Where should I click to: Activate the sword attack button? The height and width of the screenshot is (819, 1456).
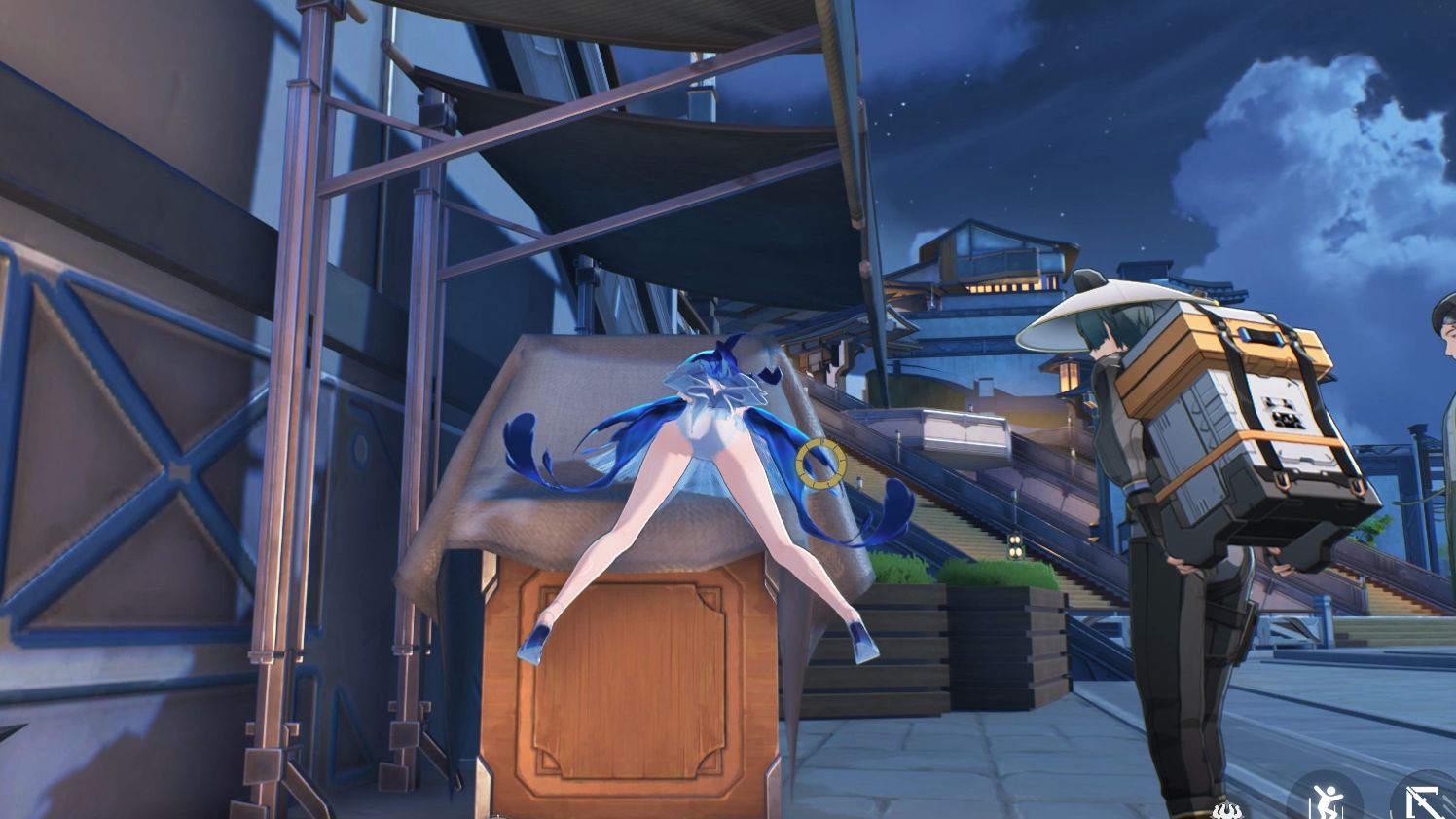(1425, 797)
